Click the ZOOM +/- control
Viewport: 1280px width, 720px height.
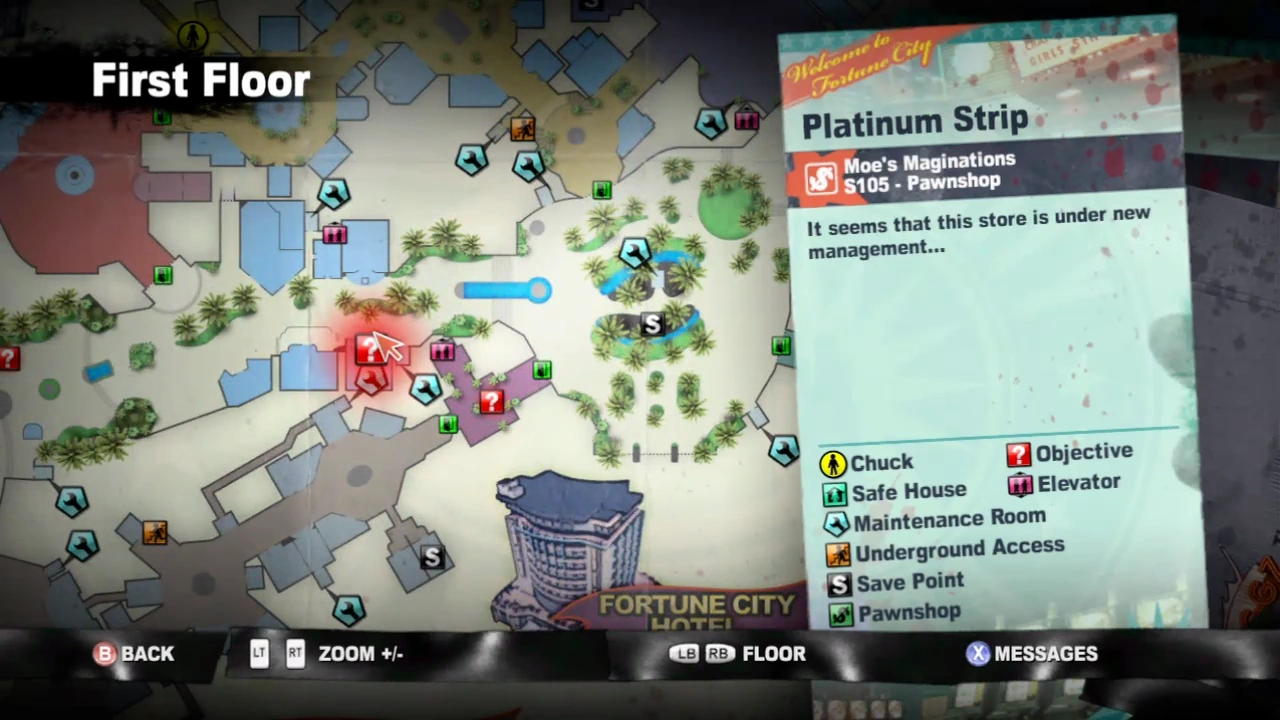point(330,653)
